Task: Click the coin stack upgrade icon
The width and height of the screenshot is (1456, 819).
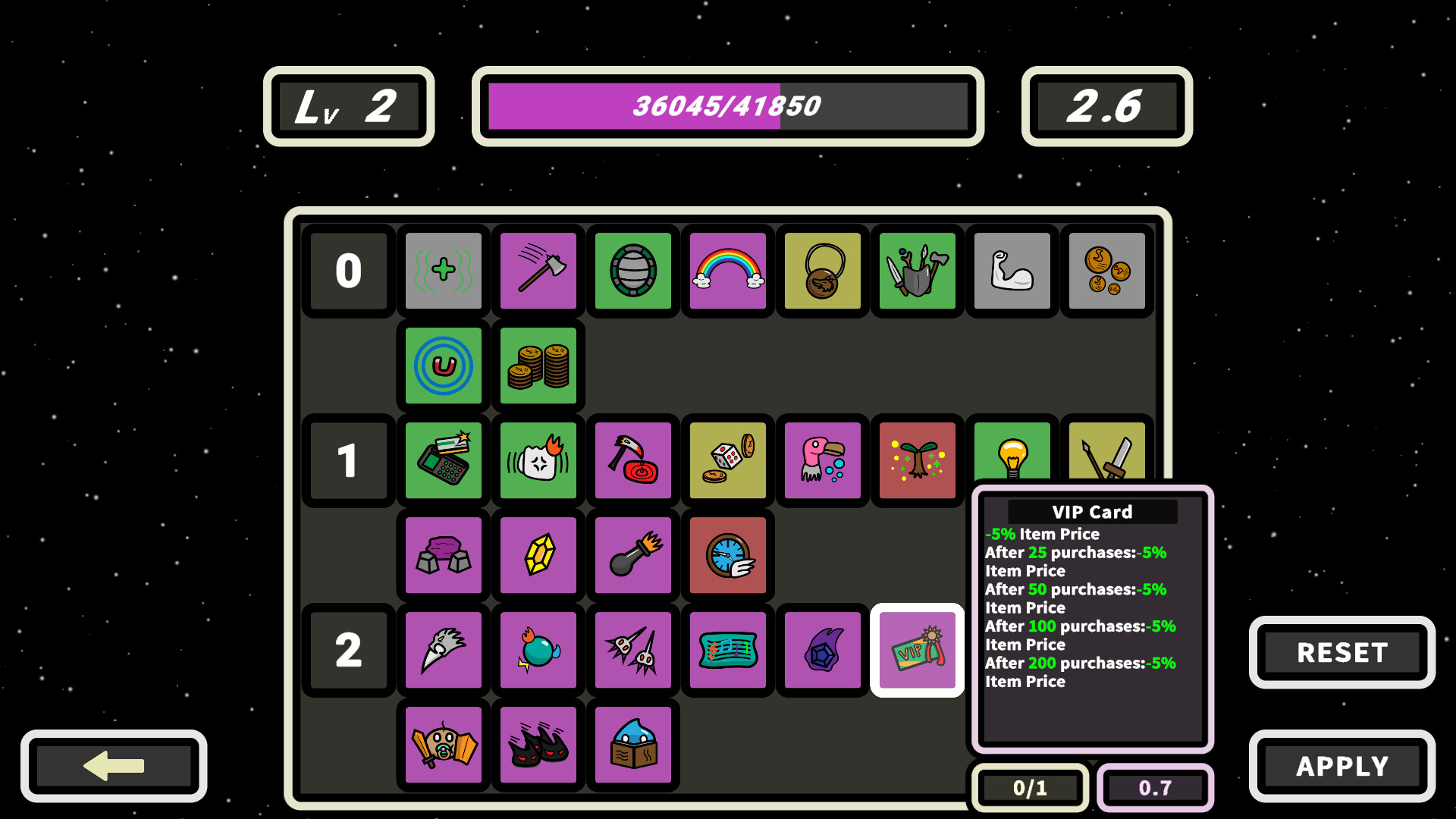Action: 538,366
